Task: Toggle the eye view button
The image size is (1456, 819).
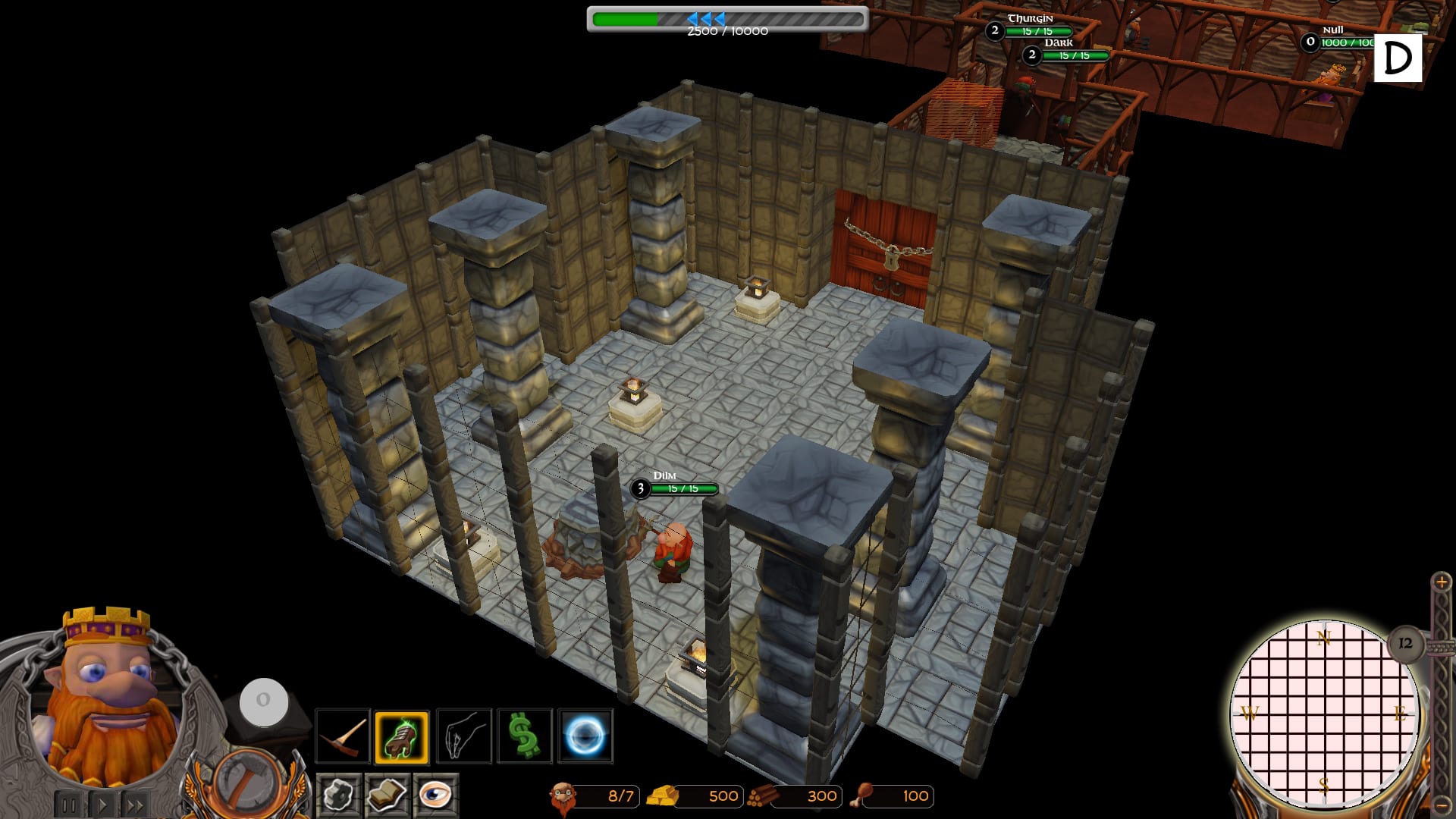Action: point(435,795)
